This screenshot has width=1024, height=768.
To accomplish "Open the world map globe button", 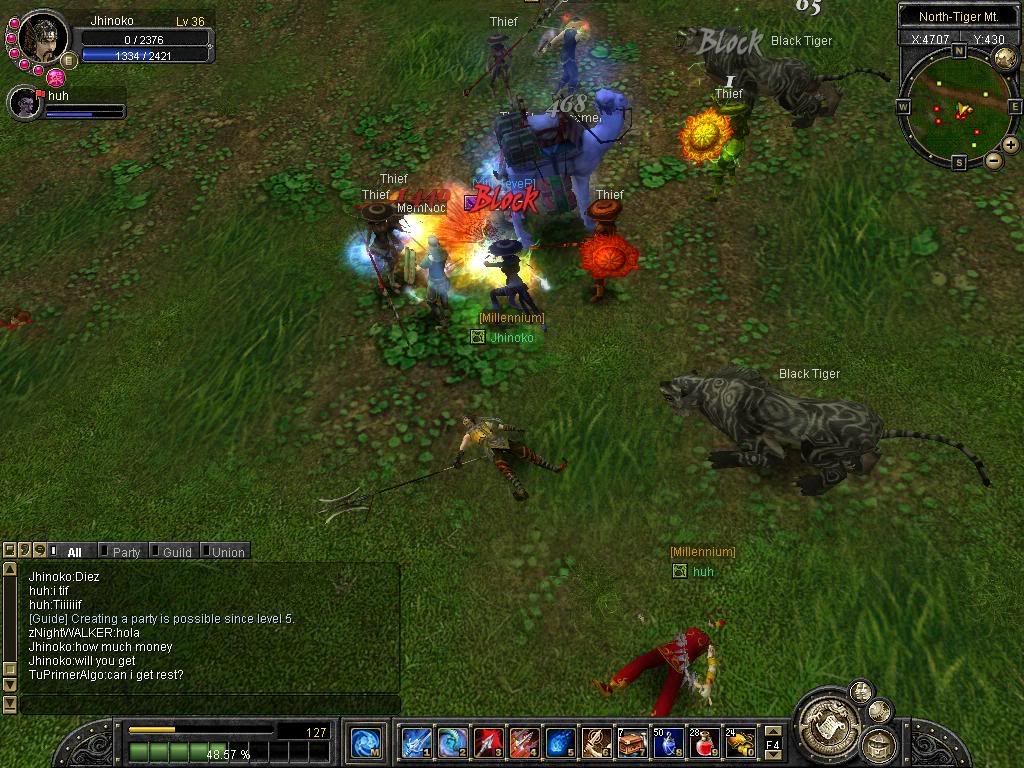I will coord(1004,56).
